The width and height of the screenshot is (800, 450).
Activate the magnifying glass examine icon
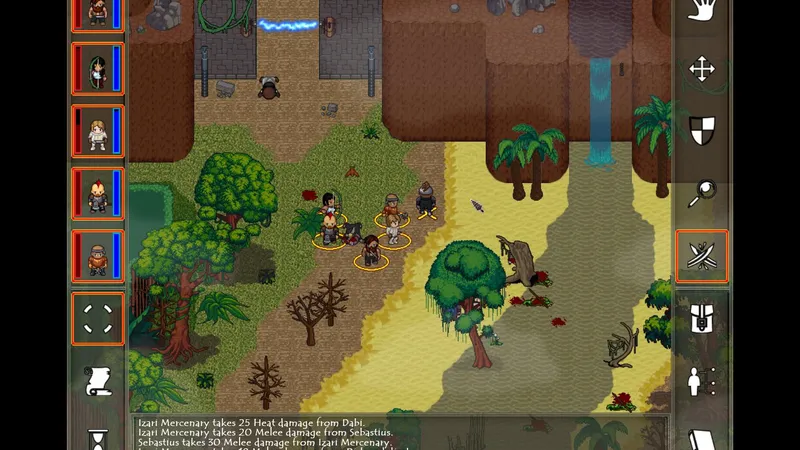point(702,194)
